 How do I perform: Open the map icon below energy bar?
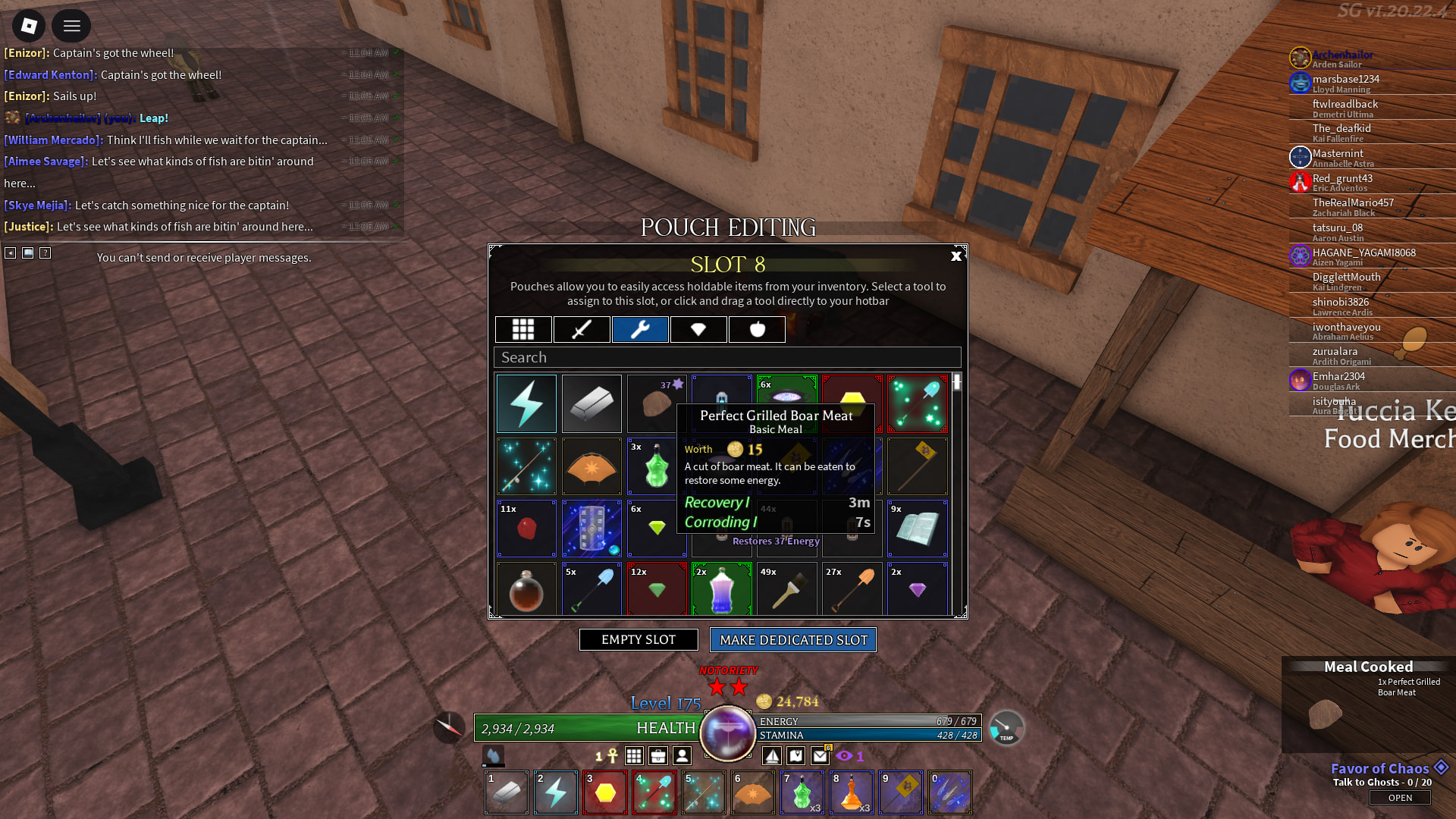click(x=795, y=755)
